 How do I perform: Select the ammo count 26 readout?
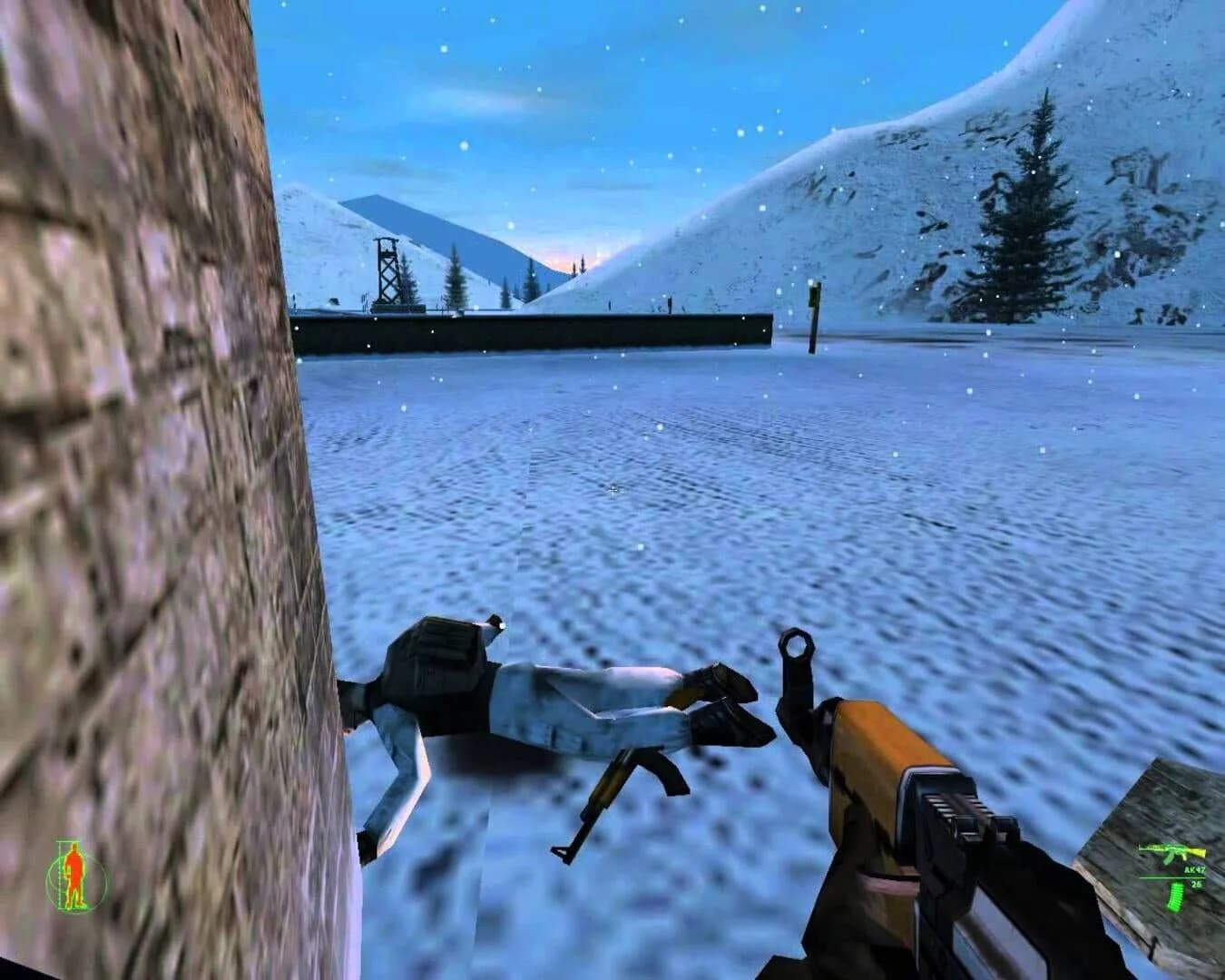coord(1196,885)
